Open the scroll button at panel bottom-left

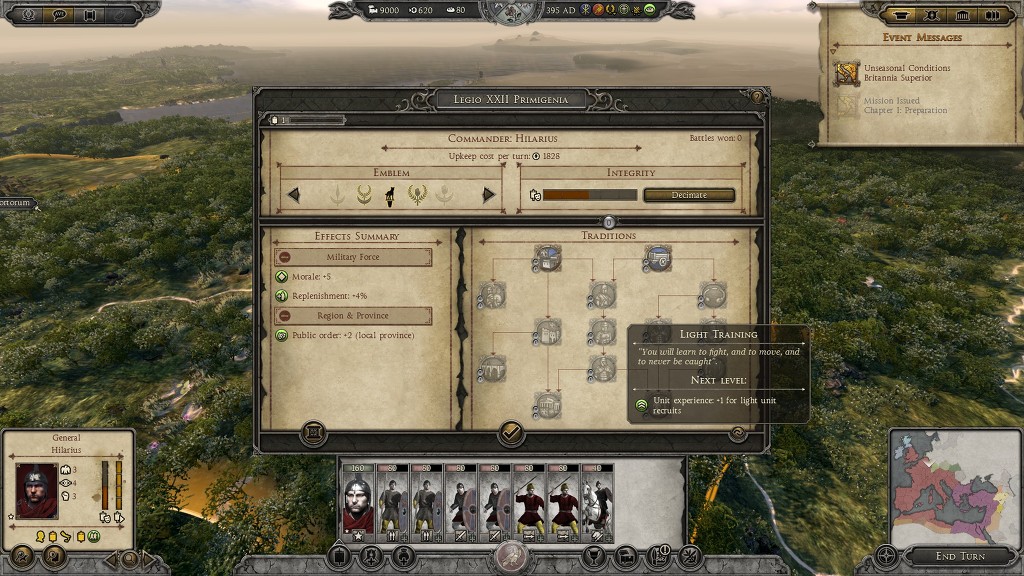tap(313, 433)
